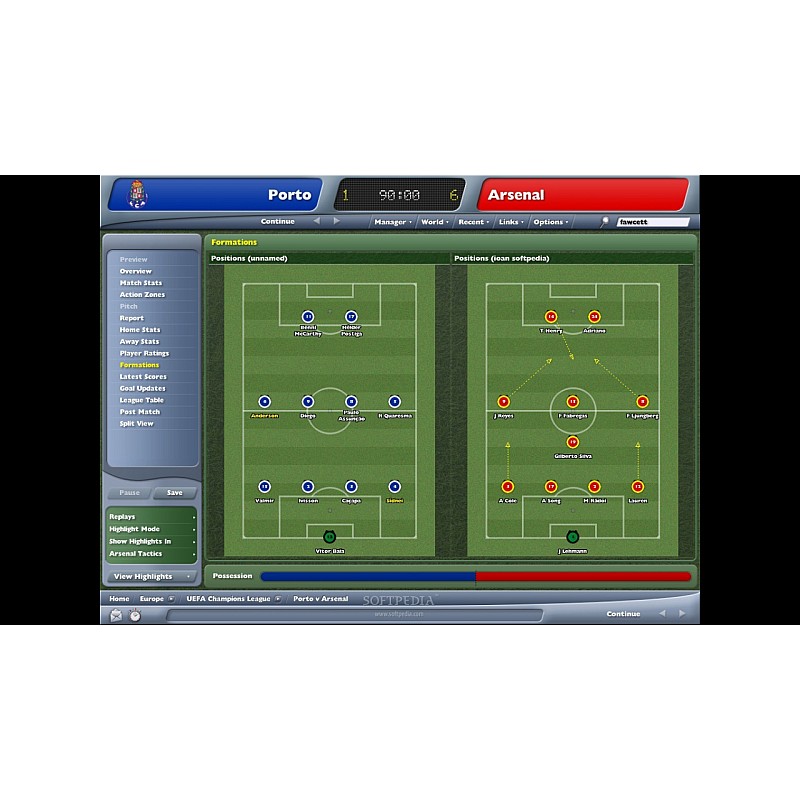This screenshot has width=800, height=800.
Task: Switch to Split View
Action: [137, 424]
